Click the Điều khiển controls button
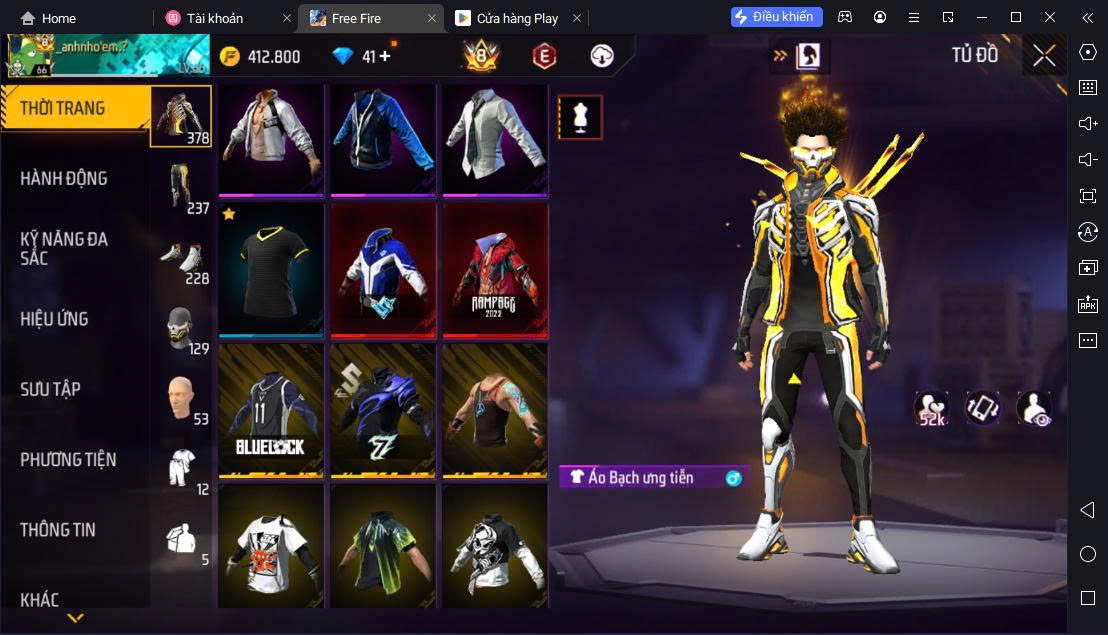The height and width of the screenshot is (635, 1108). [777, 17]
